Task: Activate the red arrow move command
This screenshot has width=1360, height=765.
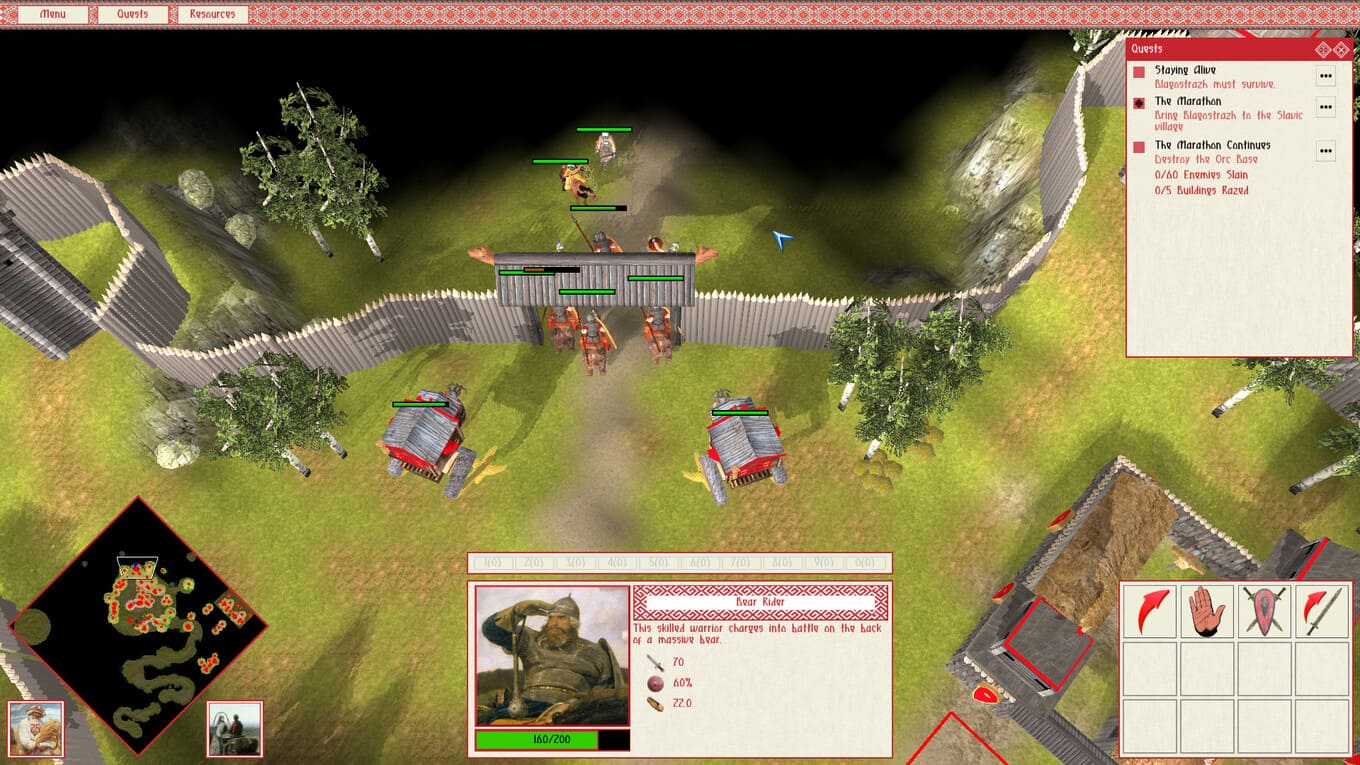Action: point(1150,611)
